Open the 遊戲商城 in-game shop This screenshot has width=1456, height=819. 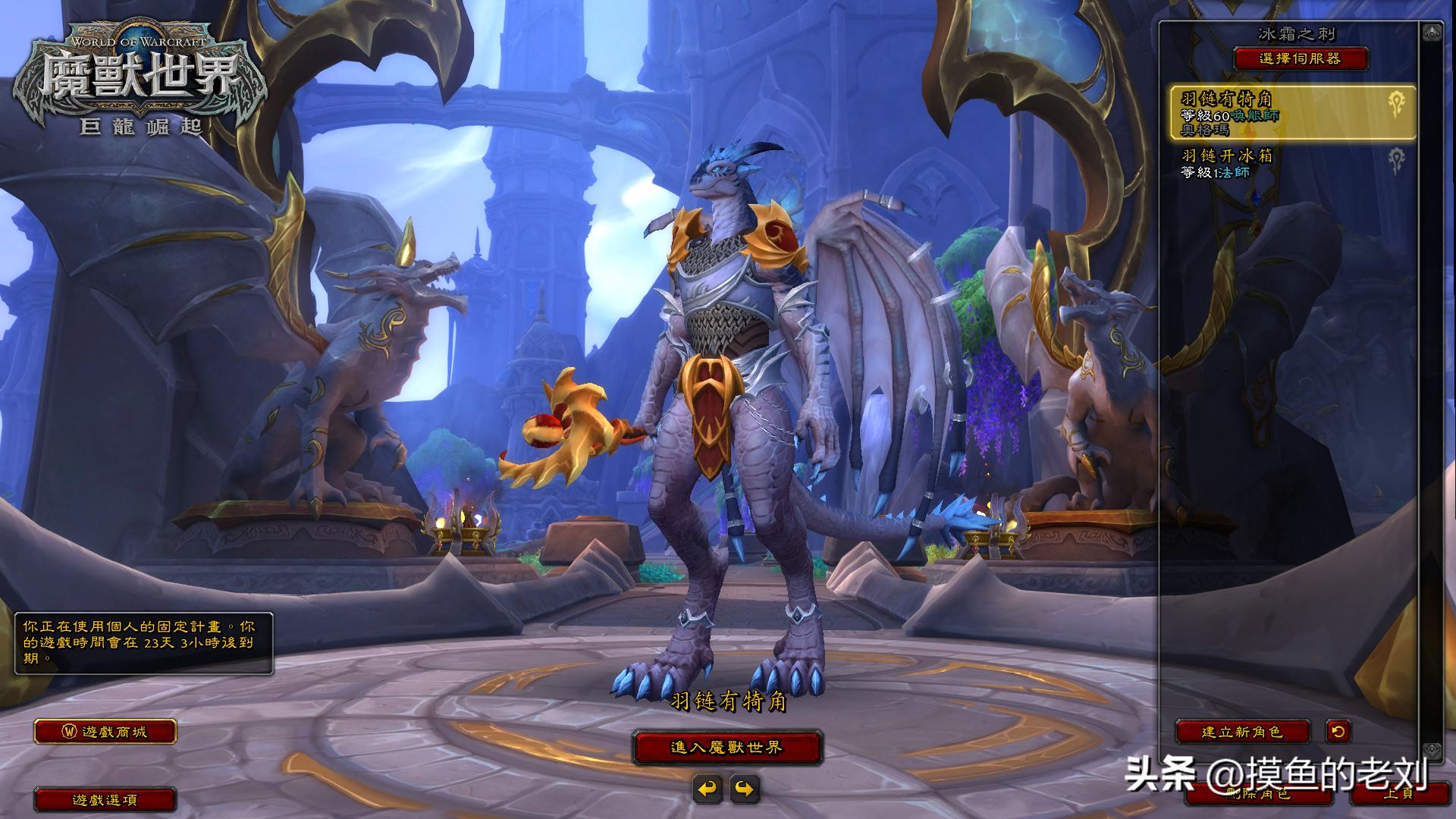(x=105, y=732)
